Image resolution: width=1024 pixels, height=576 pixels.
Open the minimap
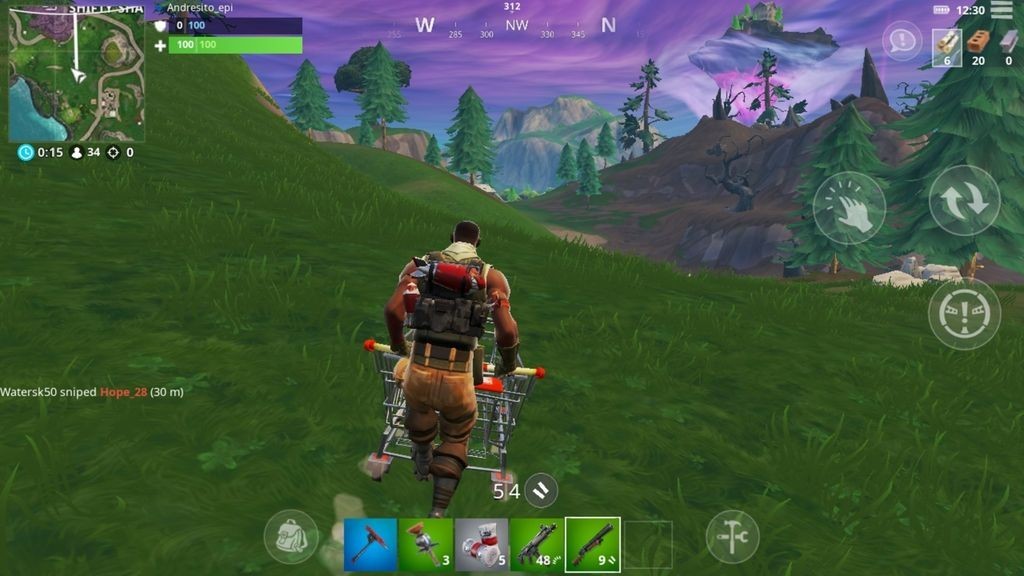pyautogui.click(x=76, y=74)
